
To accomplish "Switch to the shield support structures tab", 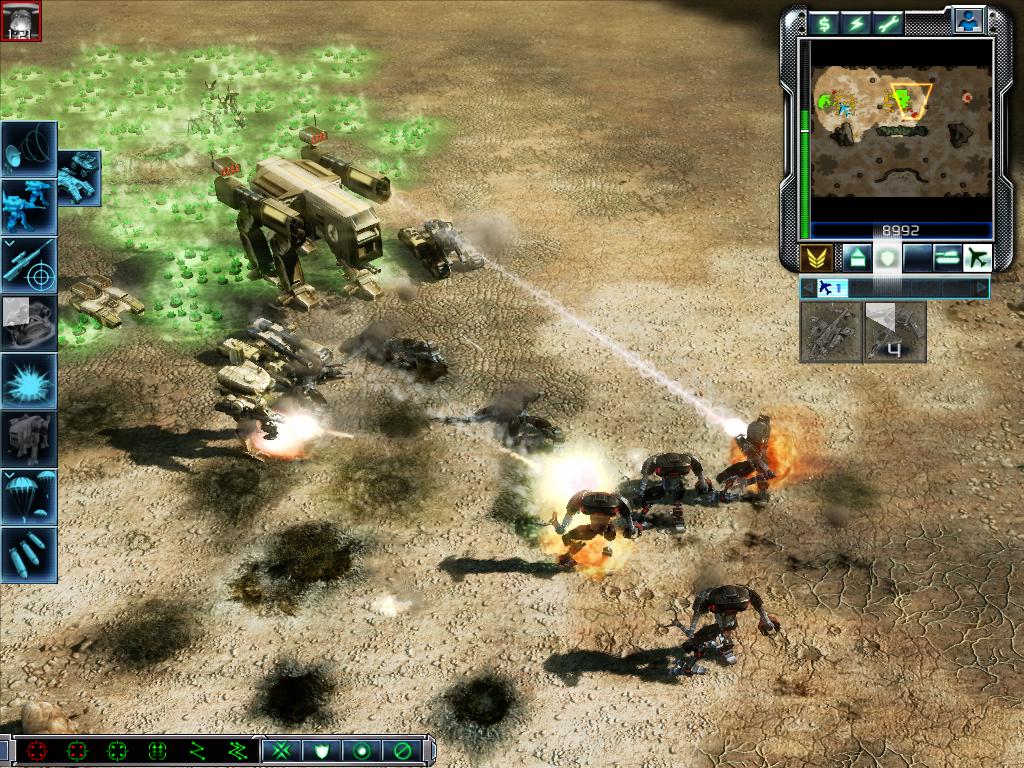I will coord(887,258).
